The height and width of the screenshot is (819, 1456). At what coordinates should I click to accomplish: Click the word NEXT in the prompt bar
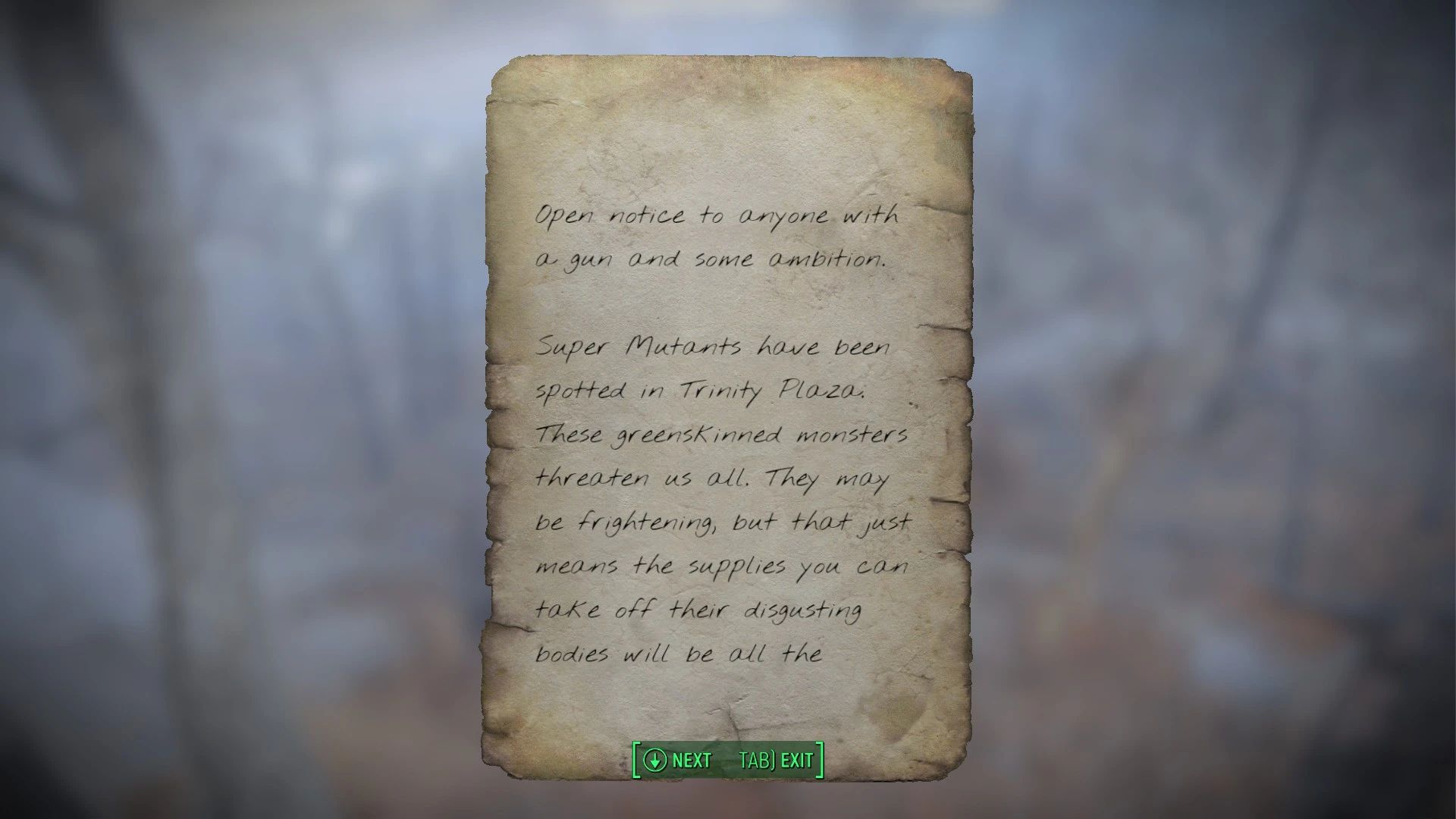(x=692, y=760)
